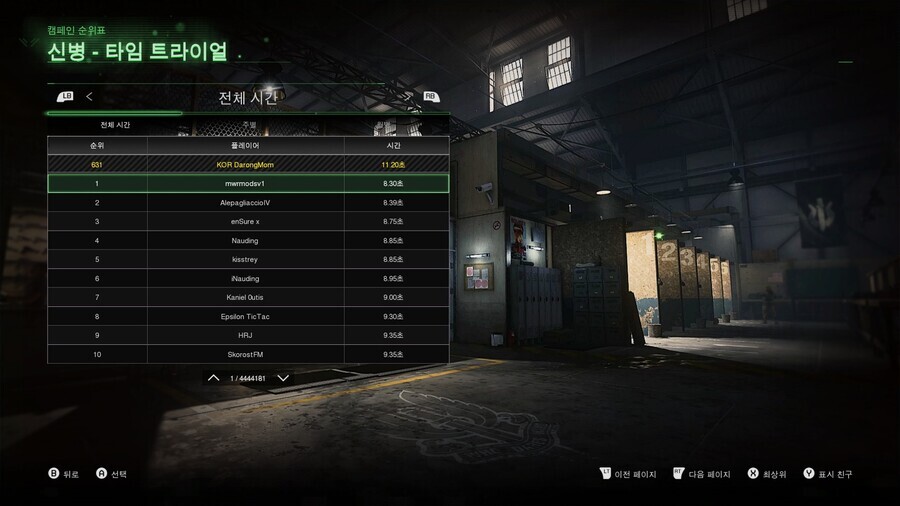900x506 pixels.
Task: Click the page down chevron below the table
Action: pos(284,378)
